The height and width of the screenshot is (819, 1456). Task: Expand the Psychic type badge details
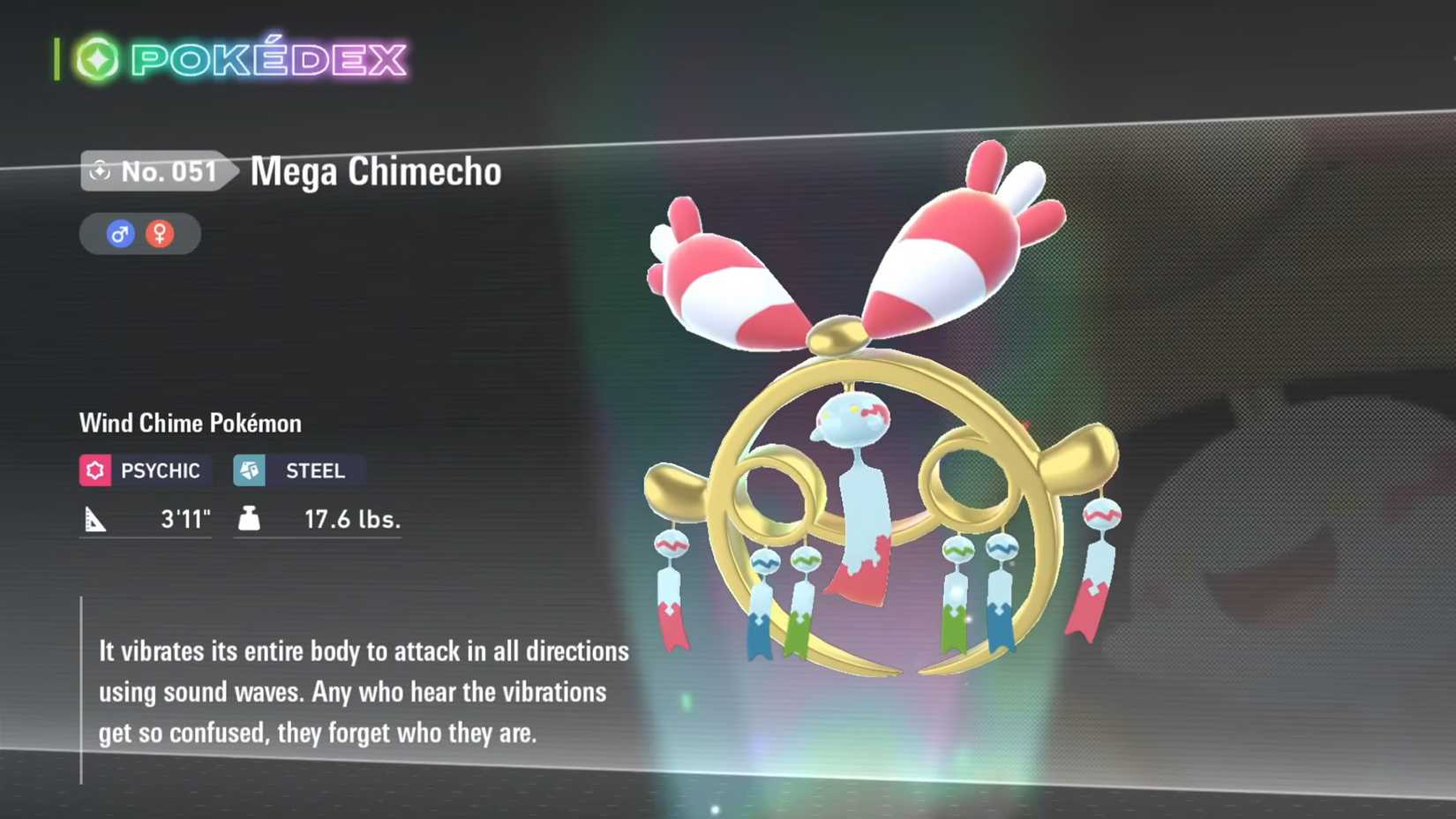[x=144, y=470]
